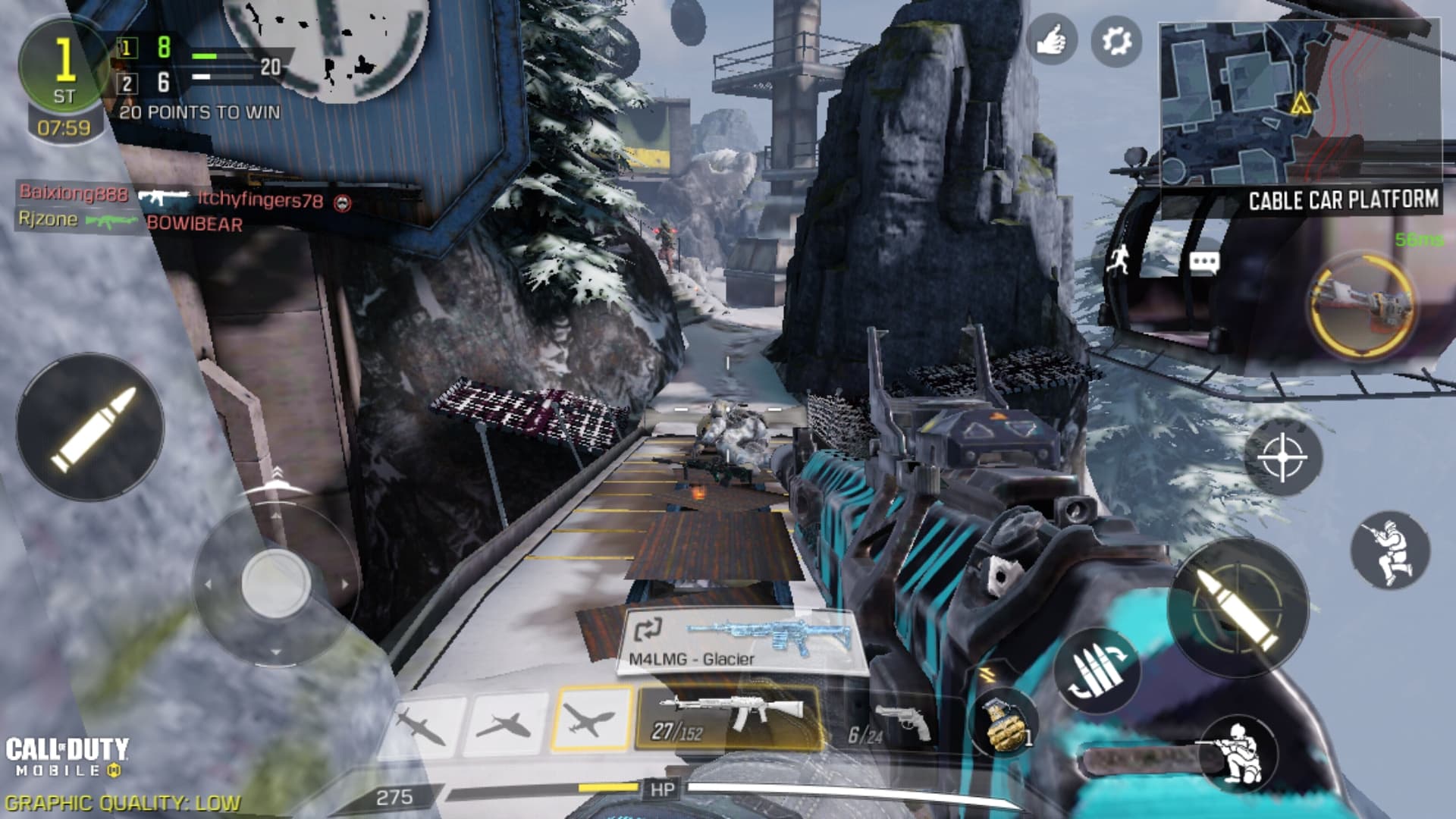Tap the thumbs-up like icon
The width and height of the screenshot is (1456, 819).
[x=1051, y=41]
